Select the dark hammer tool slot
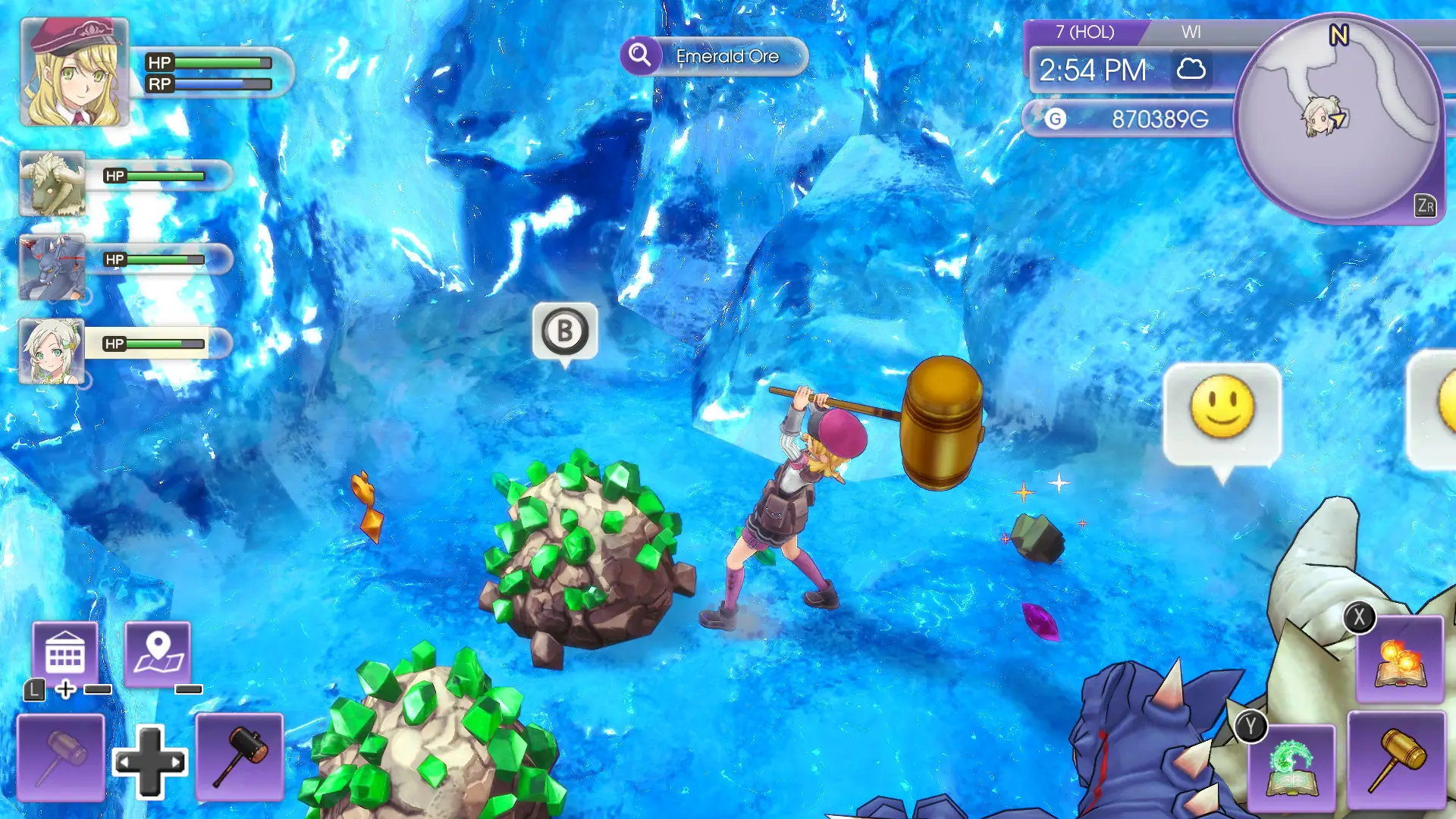The width and height of the screenshot is (1456, 819). pos(240,757)
